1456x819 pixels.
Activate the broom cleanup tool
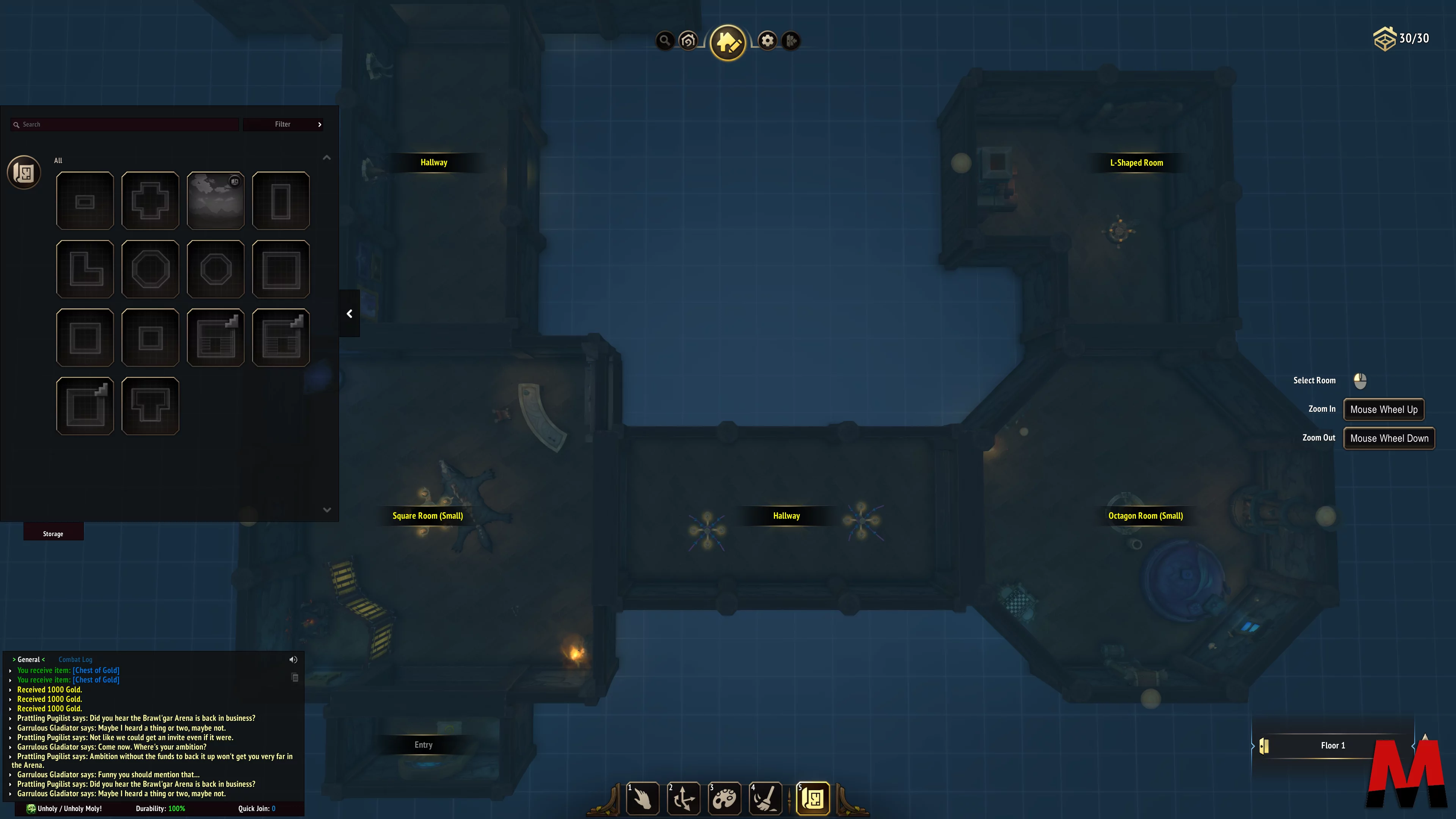765,799
